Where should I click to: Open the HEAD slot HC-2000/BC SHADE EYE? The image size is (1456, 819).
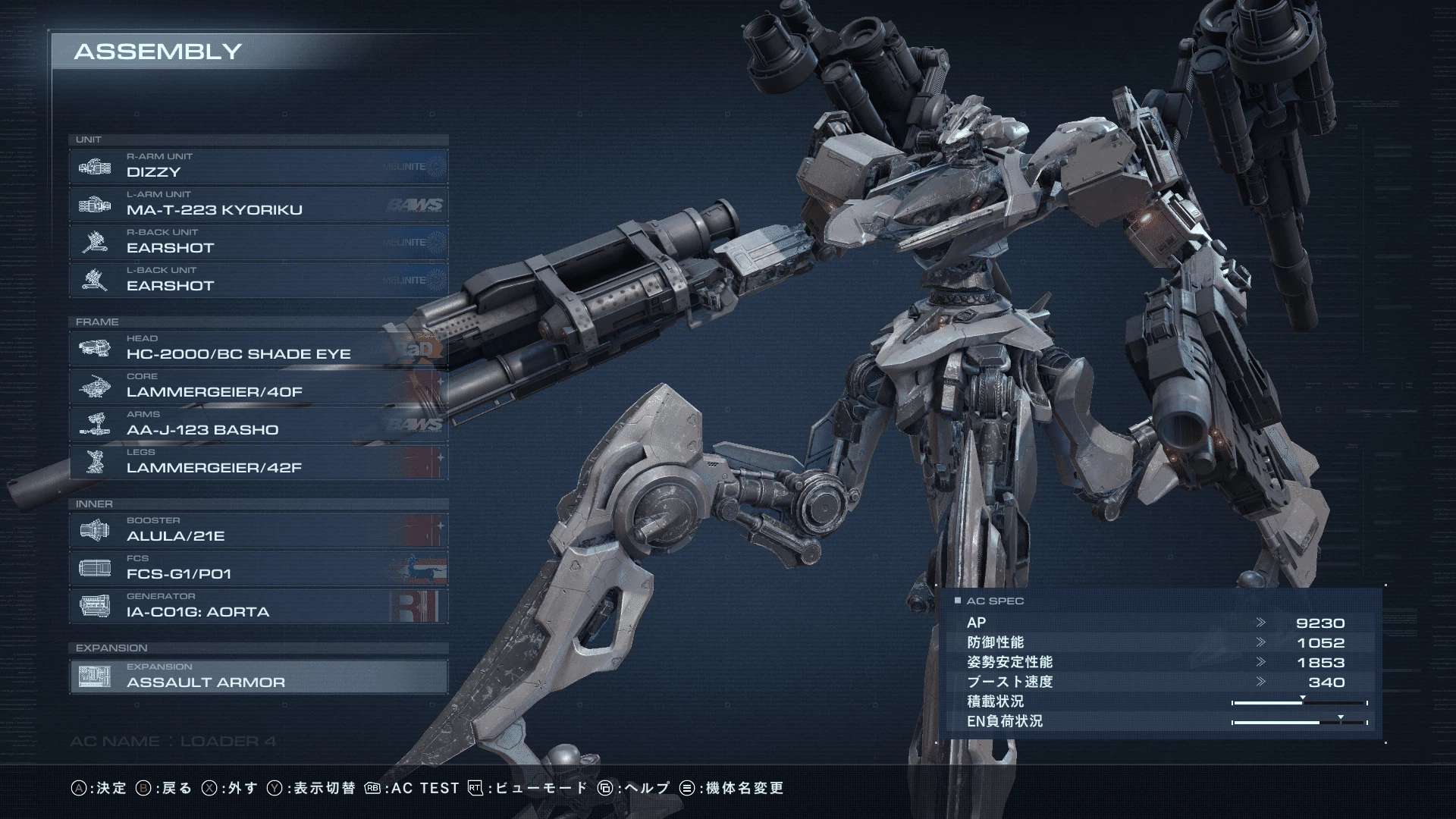coord(258,348)
